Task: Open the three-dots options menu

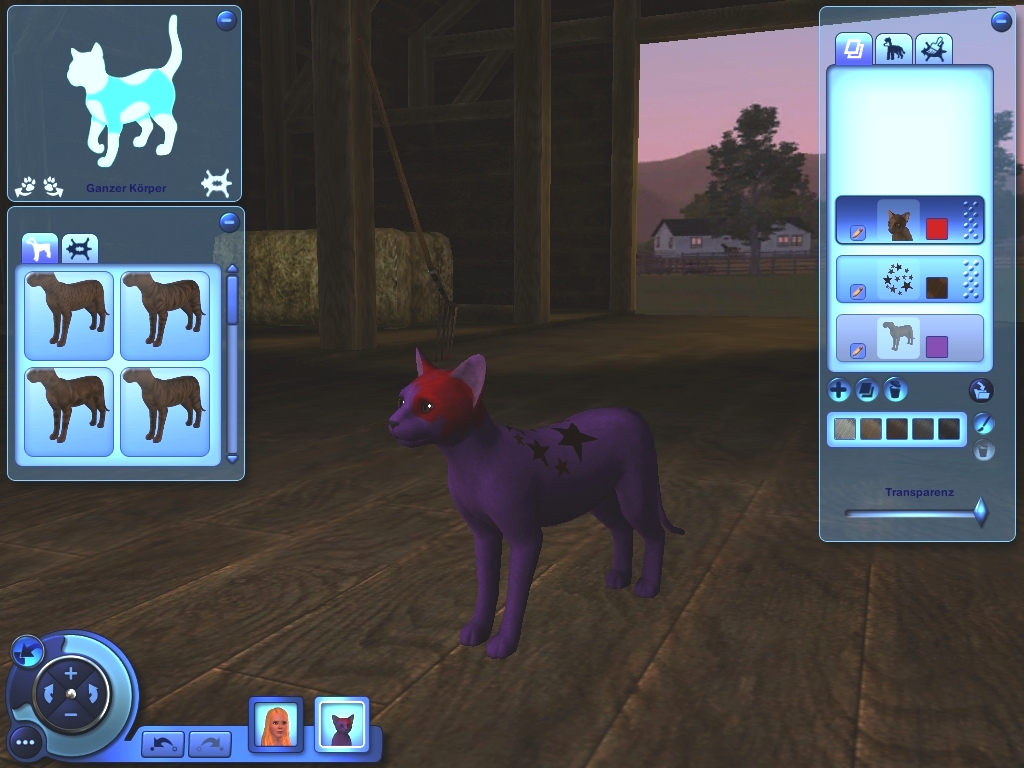Action: tap(26, 742)
